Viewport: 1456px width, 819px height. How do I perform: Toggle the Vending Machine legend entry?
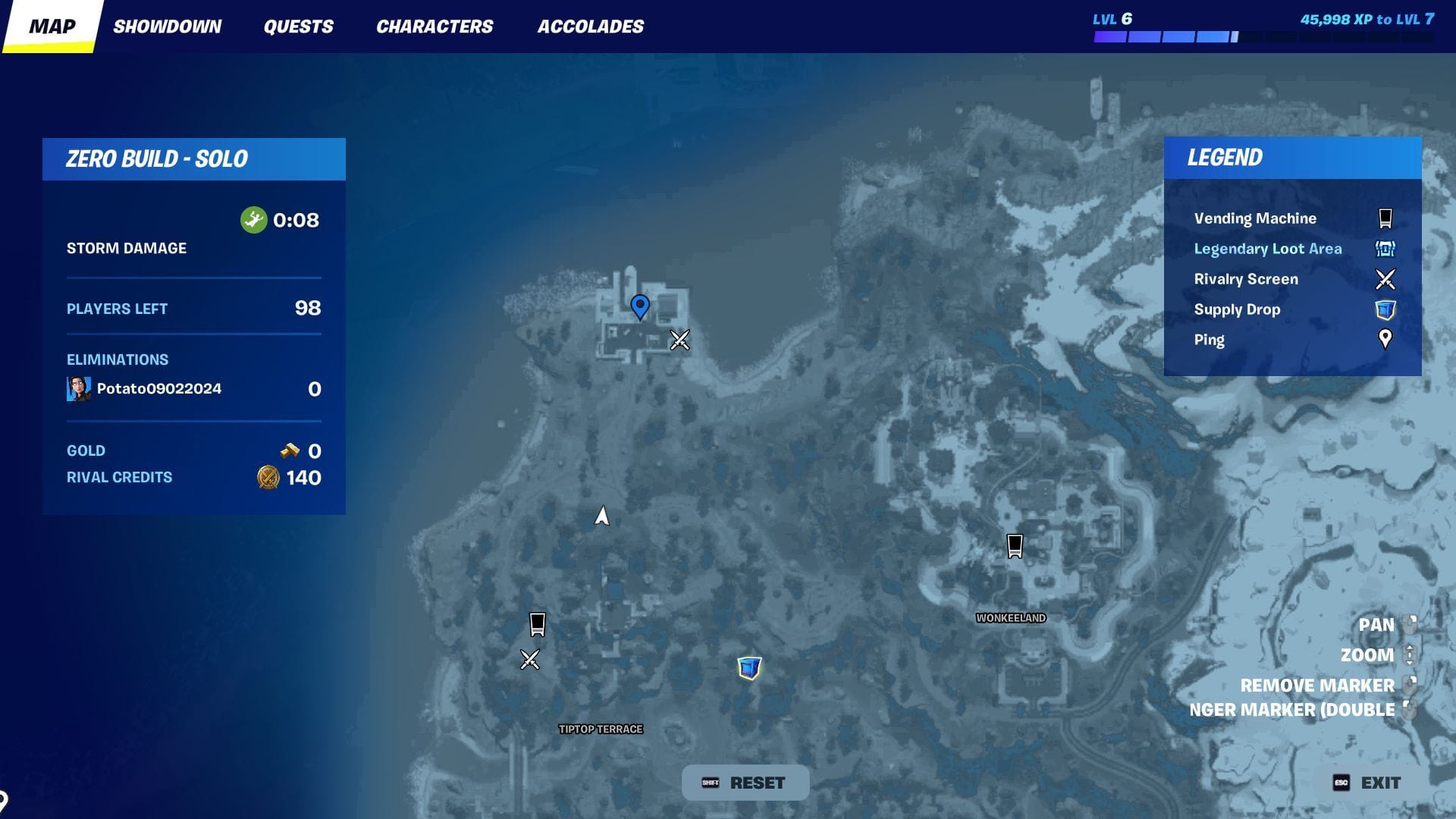click(x=1255, y=218)
